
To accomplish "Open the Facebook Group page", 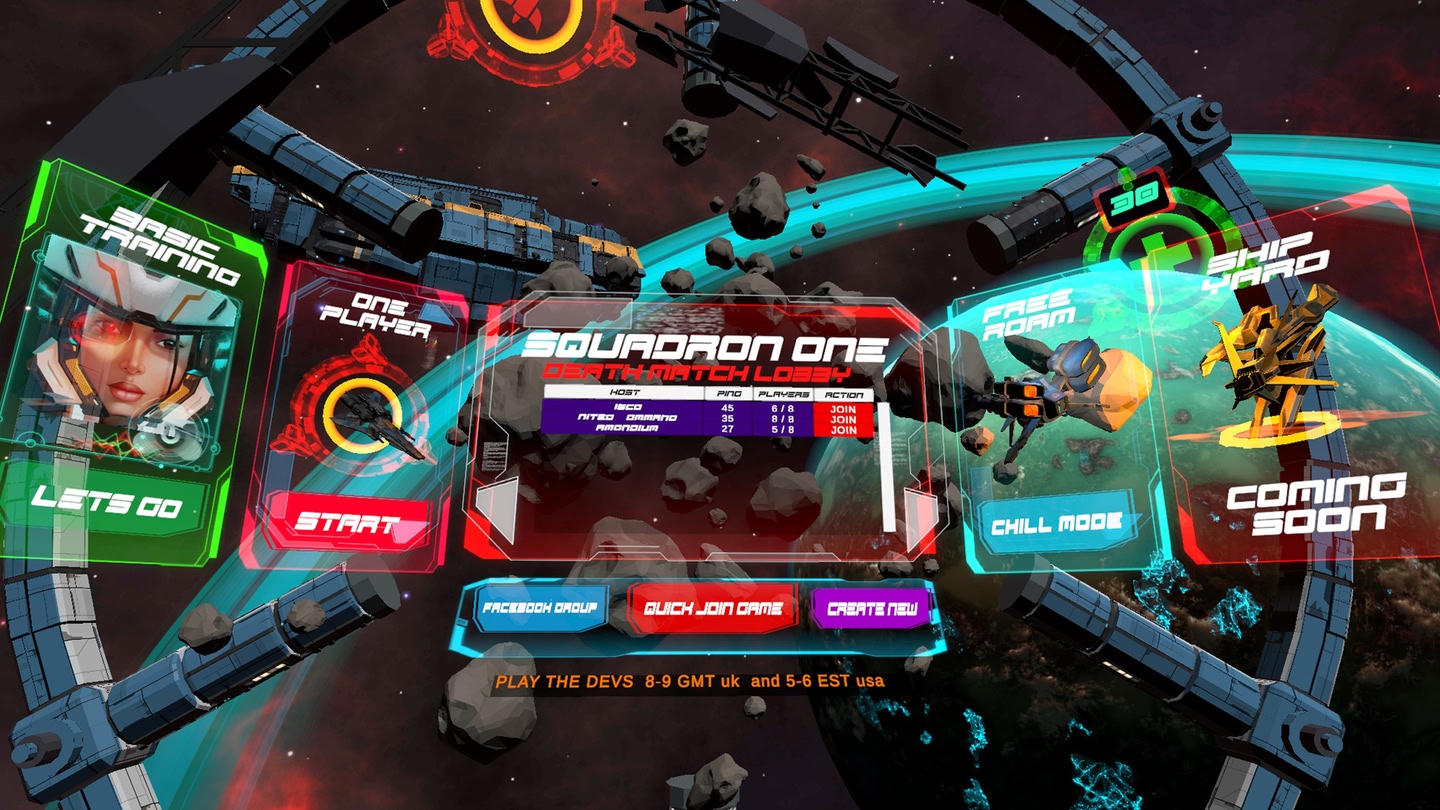I will [x=543, y=604].
